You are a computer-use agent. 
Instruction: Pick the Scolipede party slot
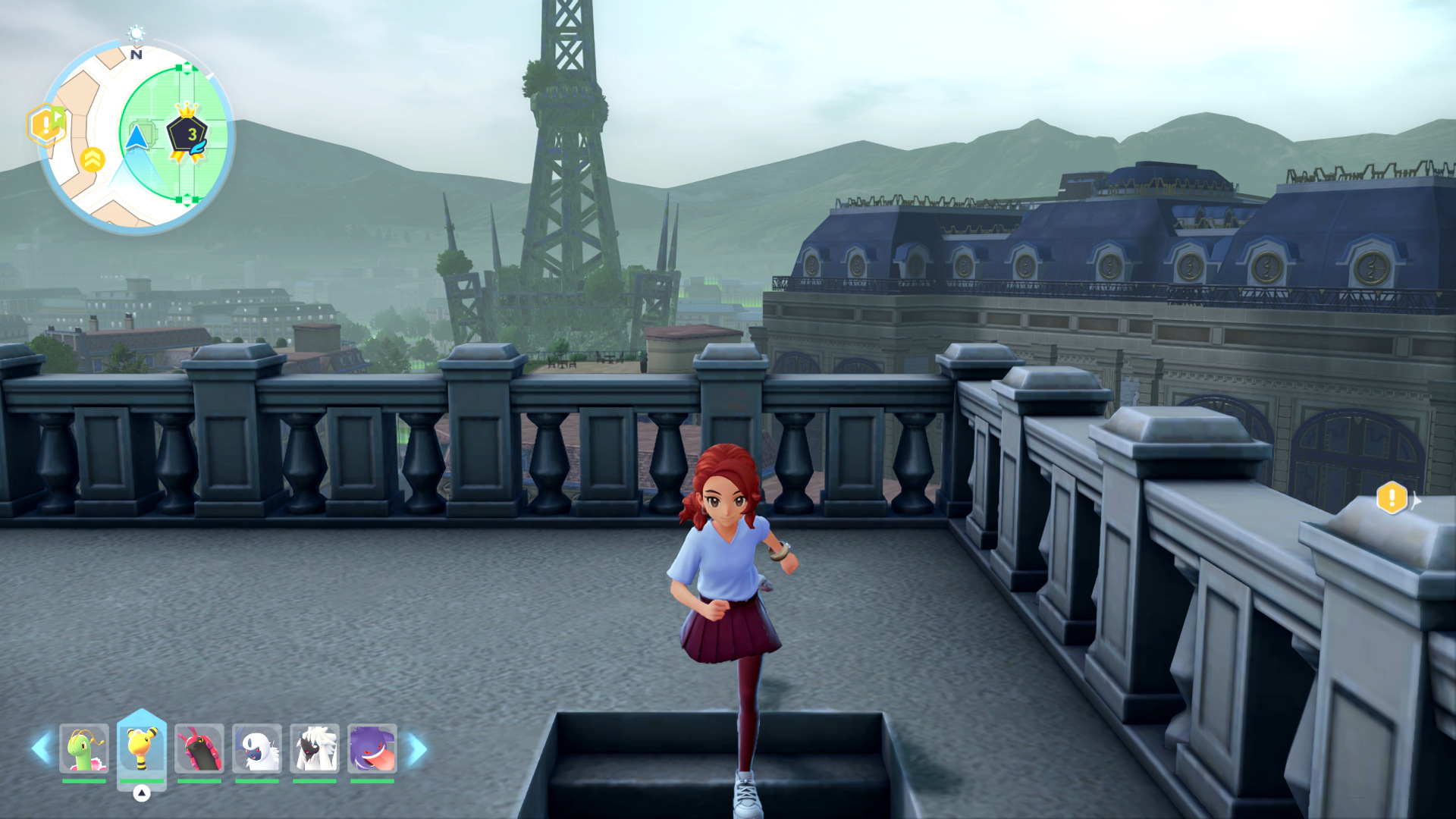(x=199, y=748)
